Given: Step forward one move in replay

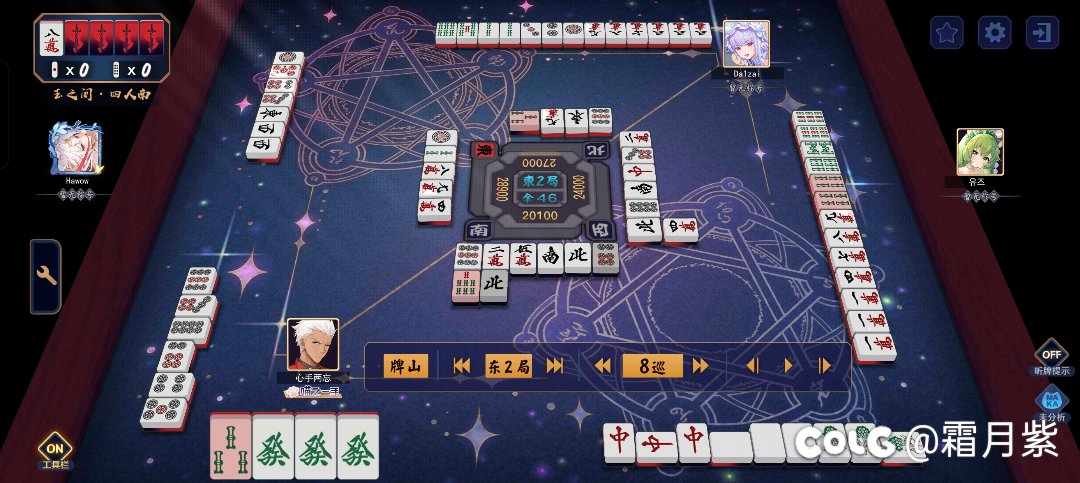Looking at the screenshot, I should [824, 367].
